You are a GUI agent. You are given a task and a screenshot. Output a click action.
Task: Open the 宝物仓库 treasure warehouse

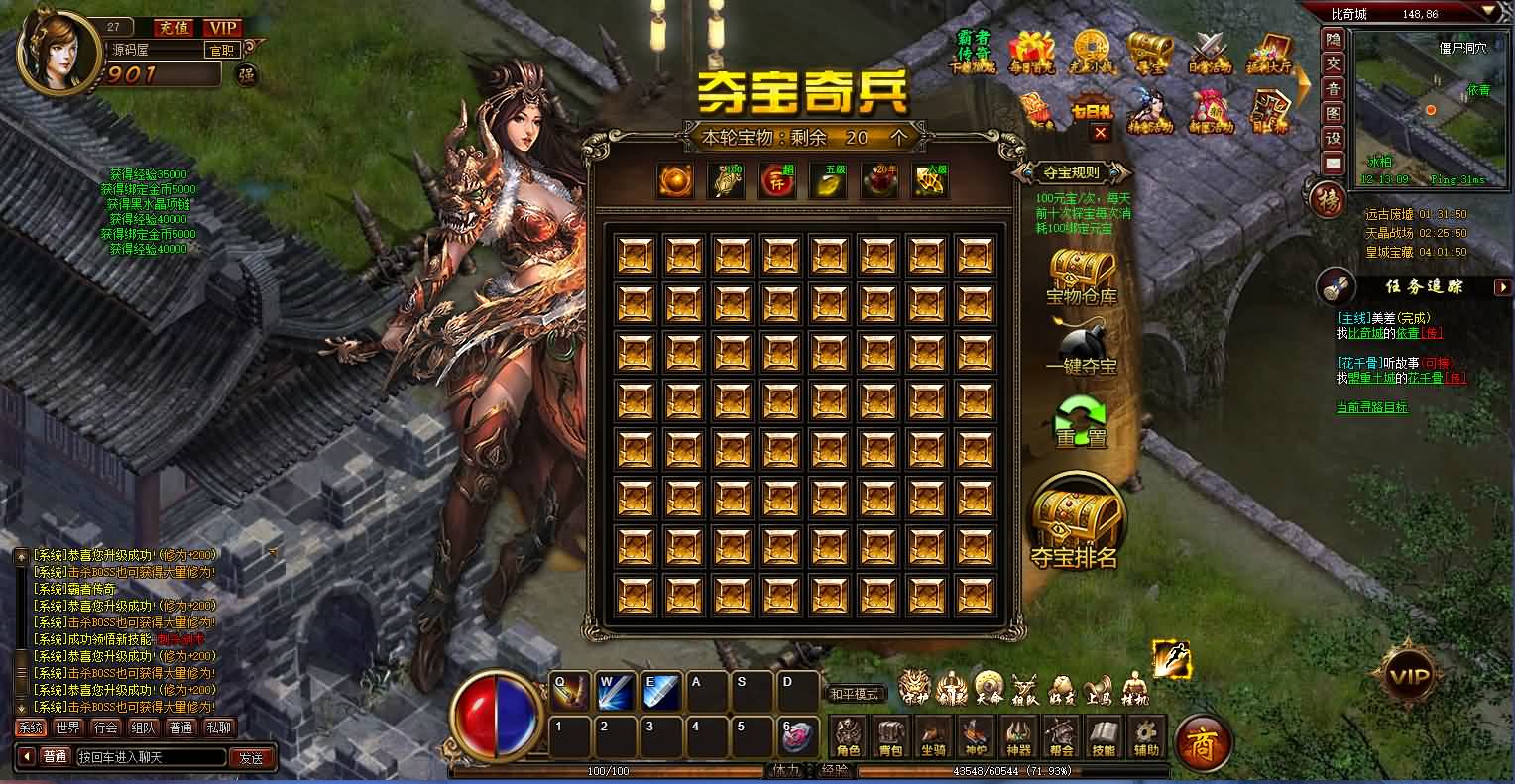(1081, 276)
